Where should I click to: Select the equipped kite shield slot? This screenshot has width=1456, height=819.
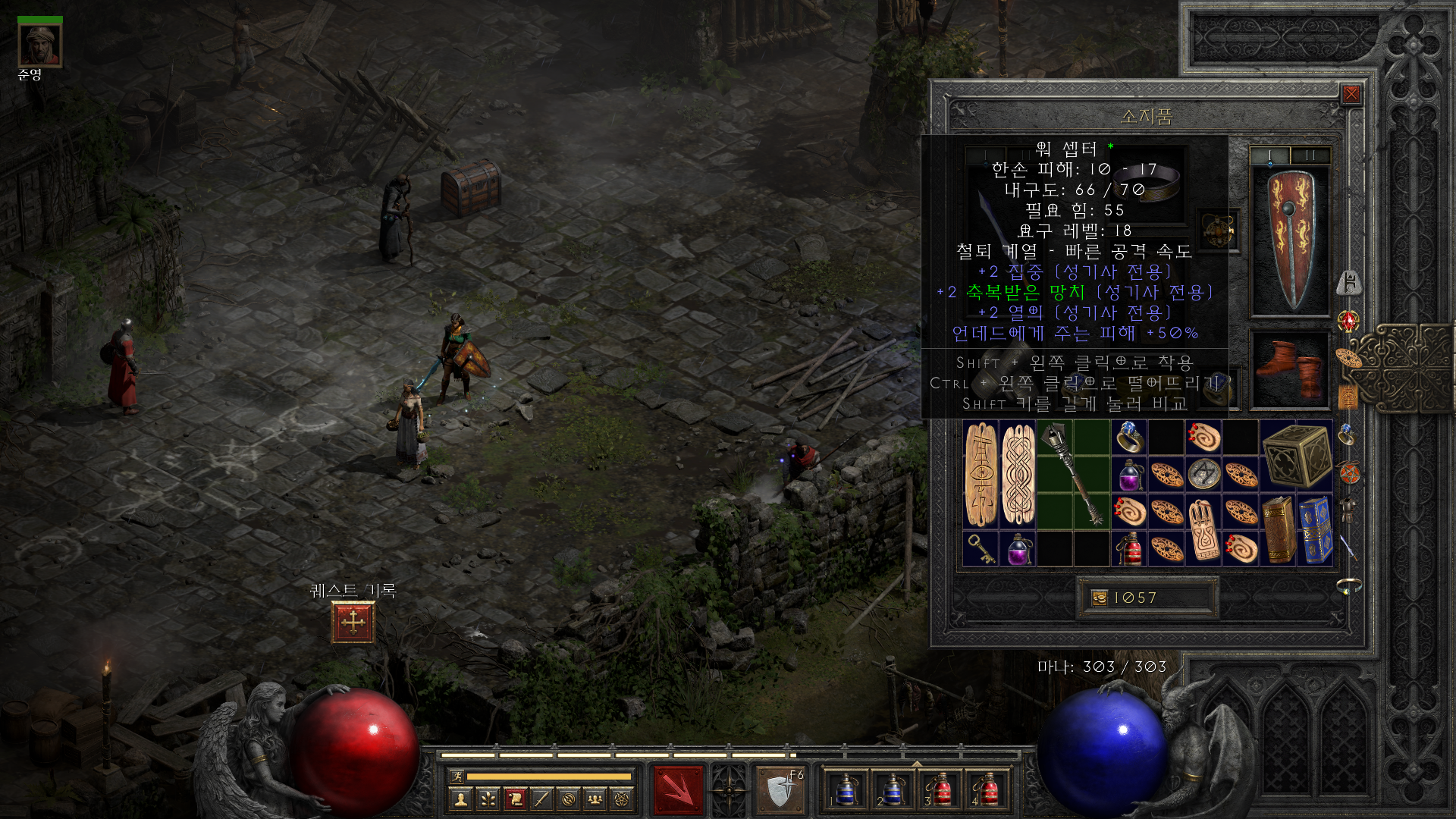point(1290,241)
